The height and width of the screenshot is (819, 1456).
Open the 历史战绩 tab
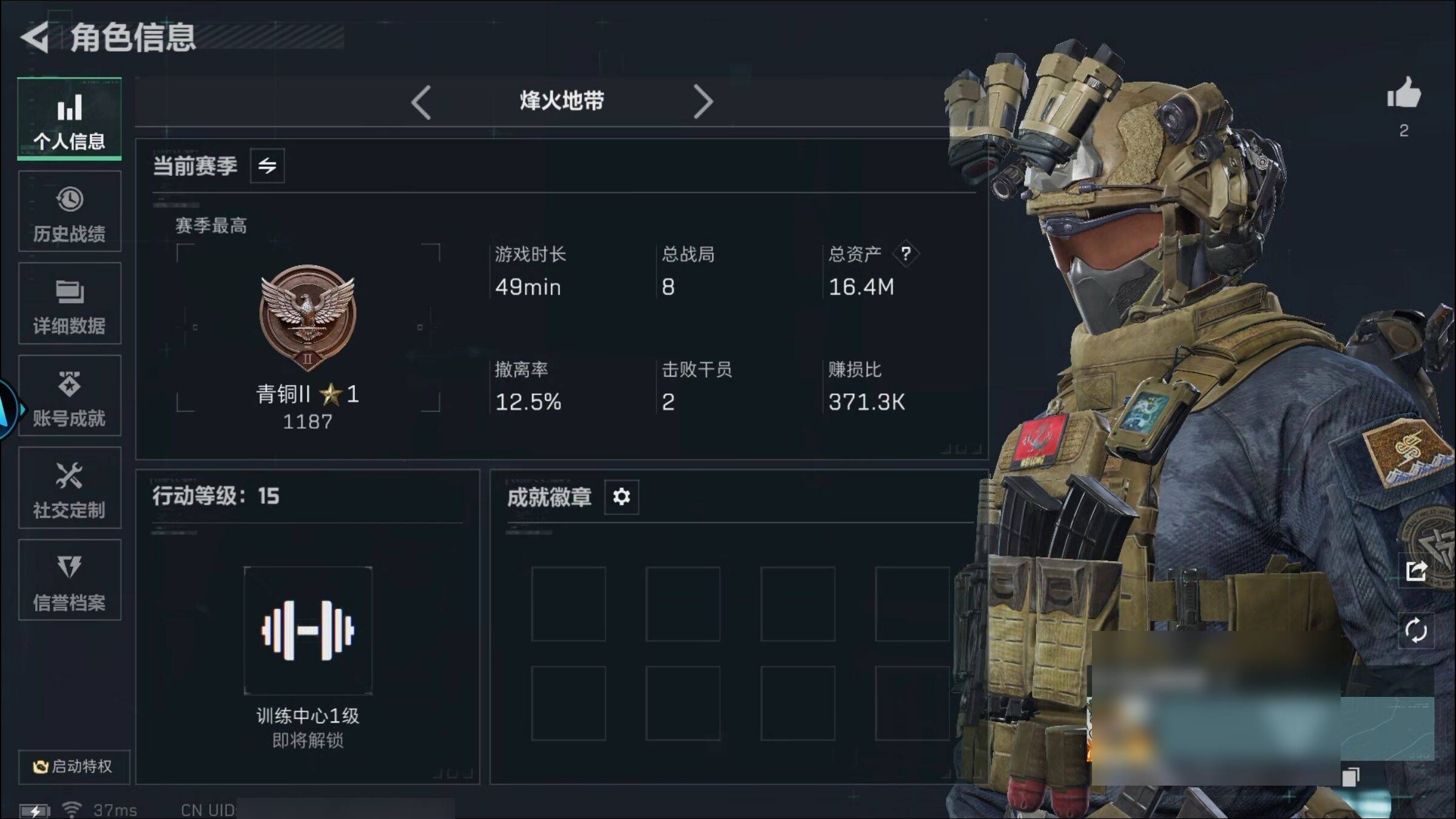(69, 212)
